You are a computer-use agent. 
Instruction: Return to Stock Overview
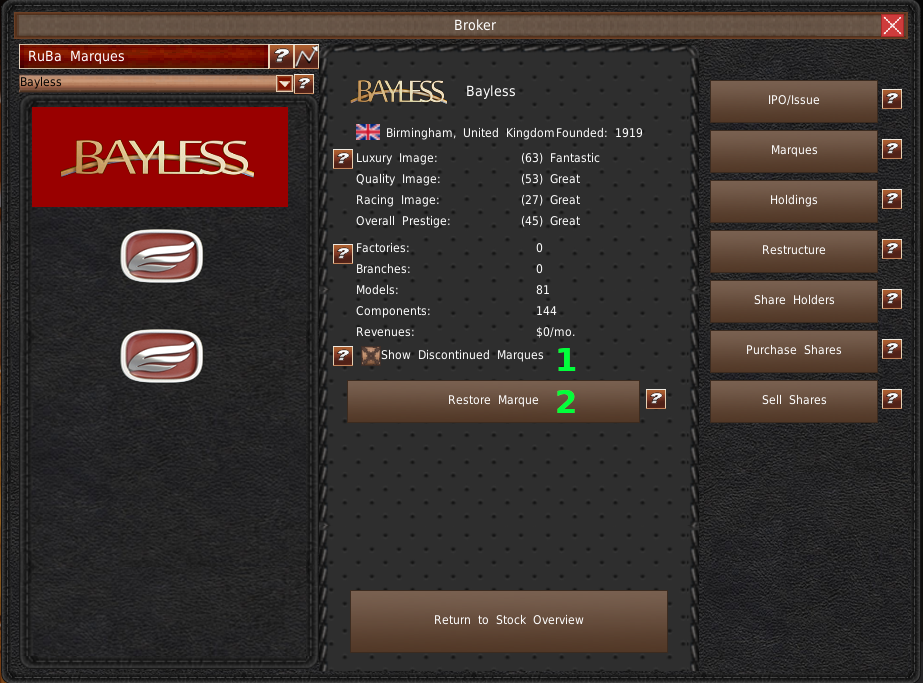508,620
